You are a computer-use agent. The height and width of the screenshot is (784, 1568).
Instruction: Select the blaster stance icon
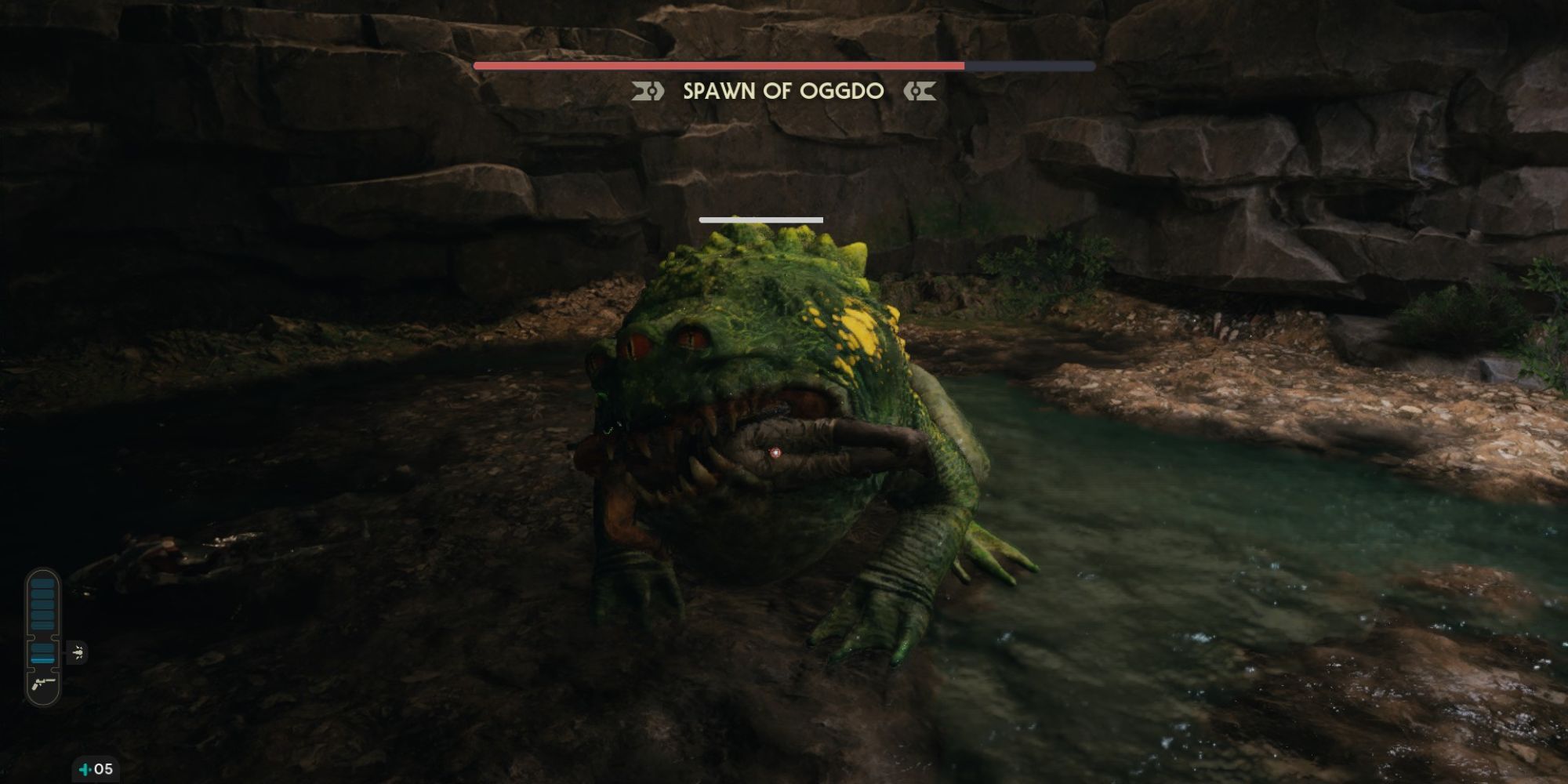tap(43, 684)
